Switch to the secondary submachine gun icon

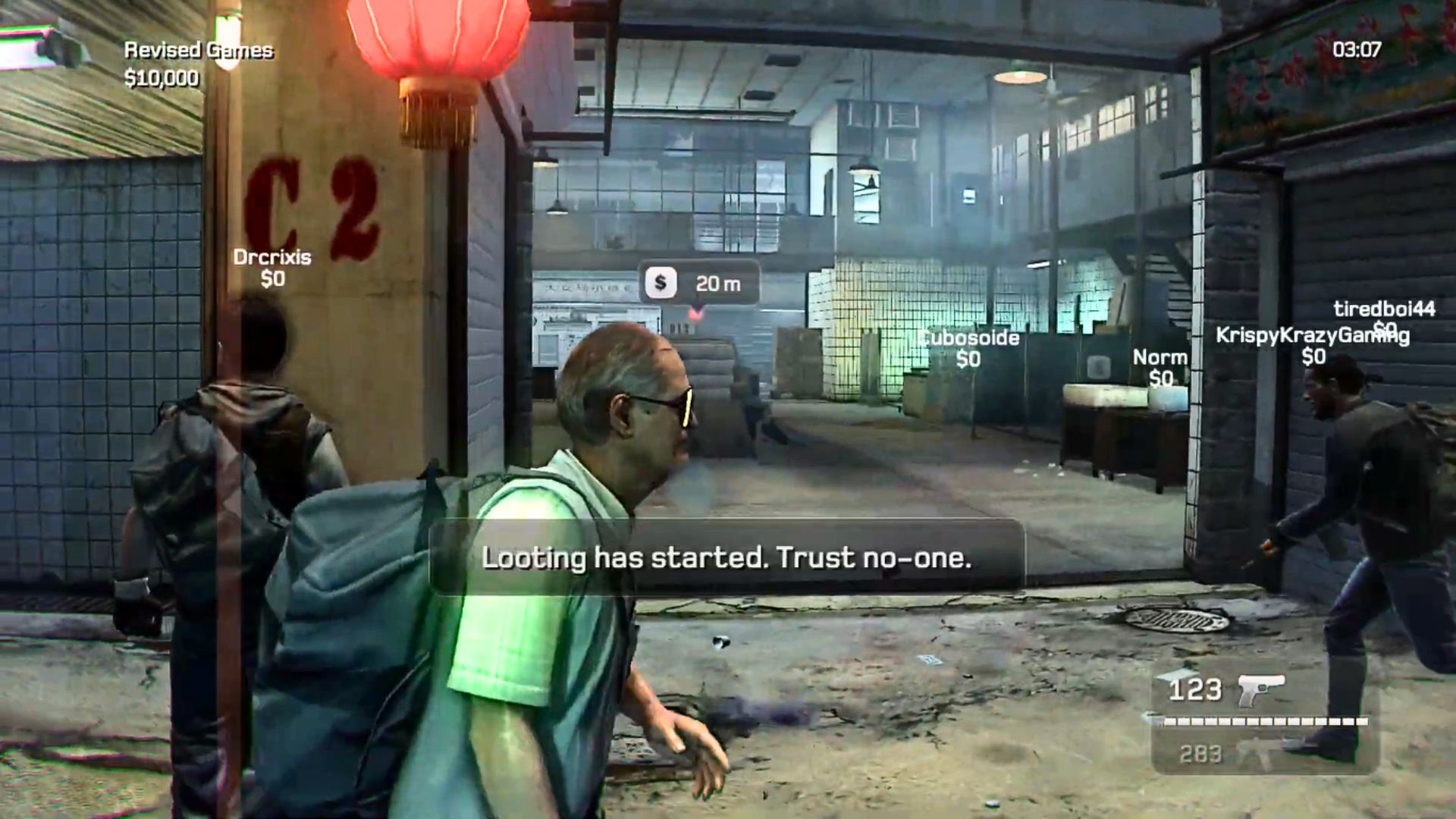(x=1261, y=752)
